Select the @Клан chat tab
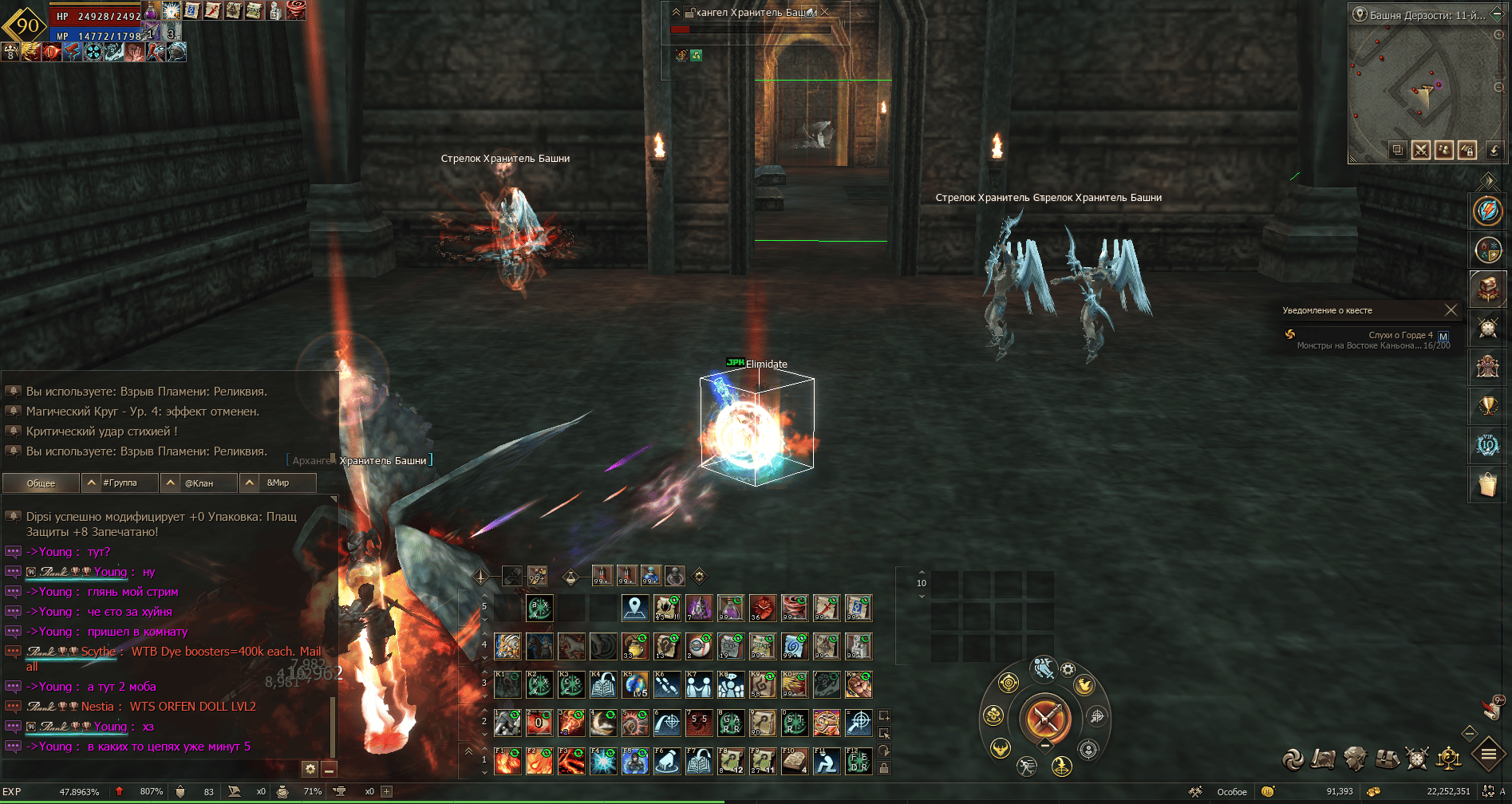The image size is (1512, 804). pyautogui.click(x=199, y=483)
